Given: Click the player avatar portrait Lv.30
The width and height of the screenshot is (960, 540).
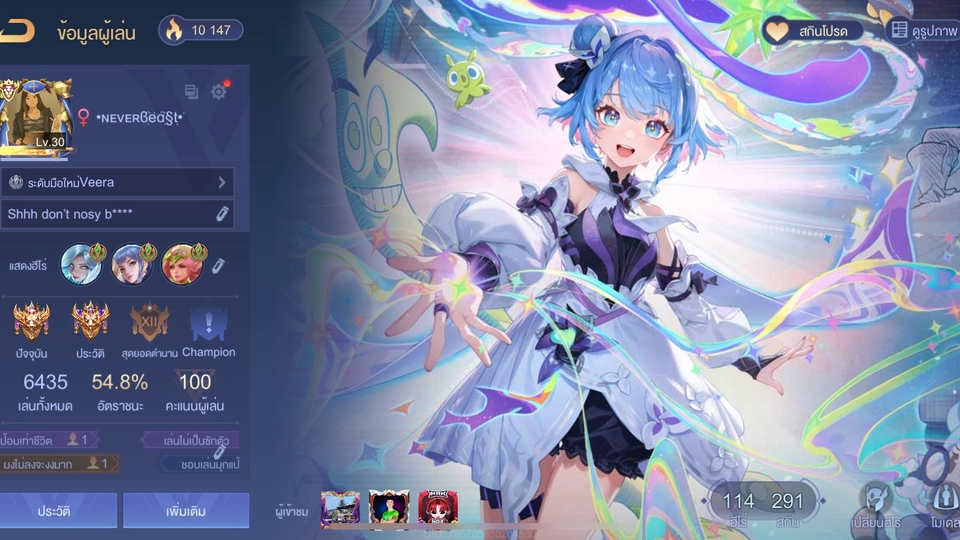Looking at the screenshot, I should (x=35, y=116).
